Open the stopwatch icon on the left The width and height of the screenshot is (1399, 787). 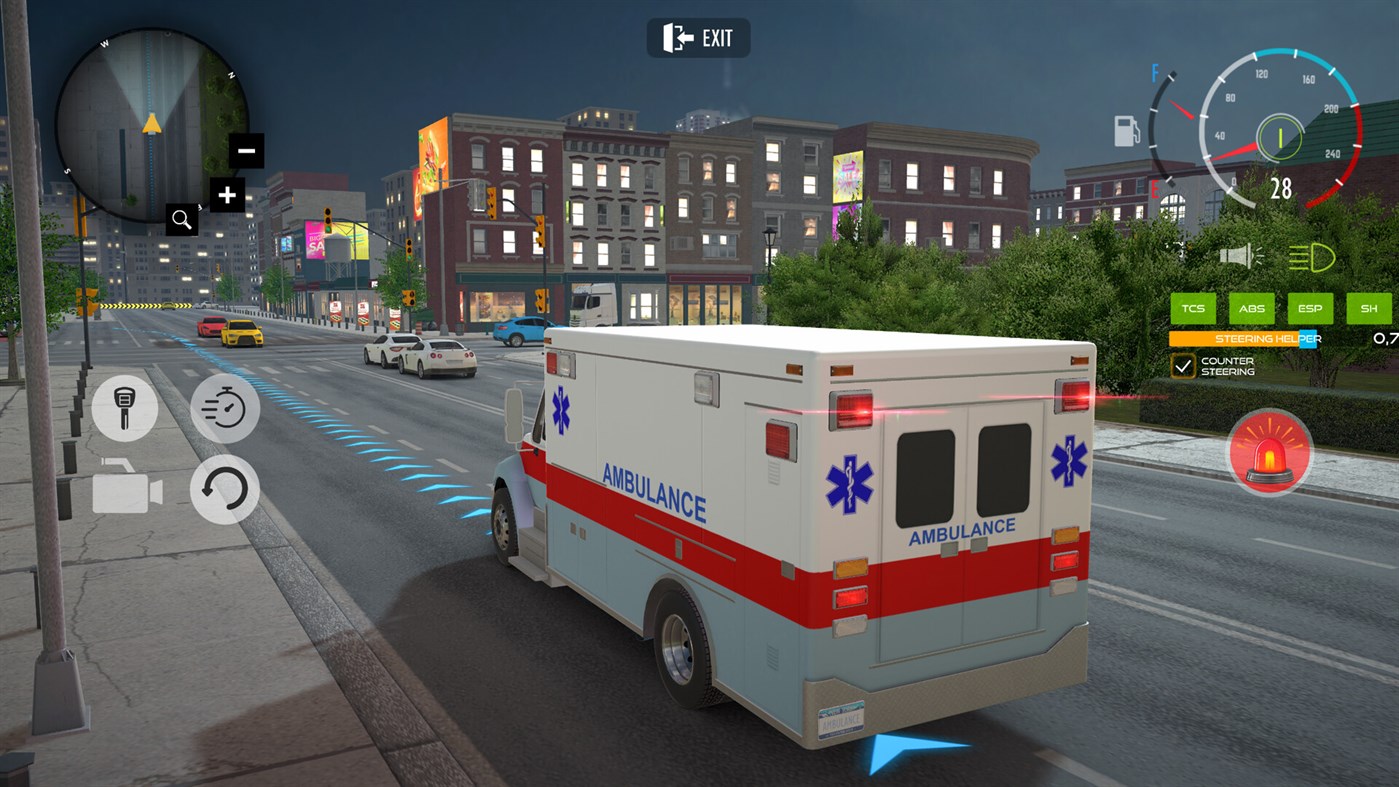[x=224, y=408]
